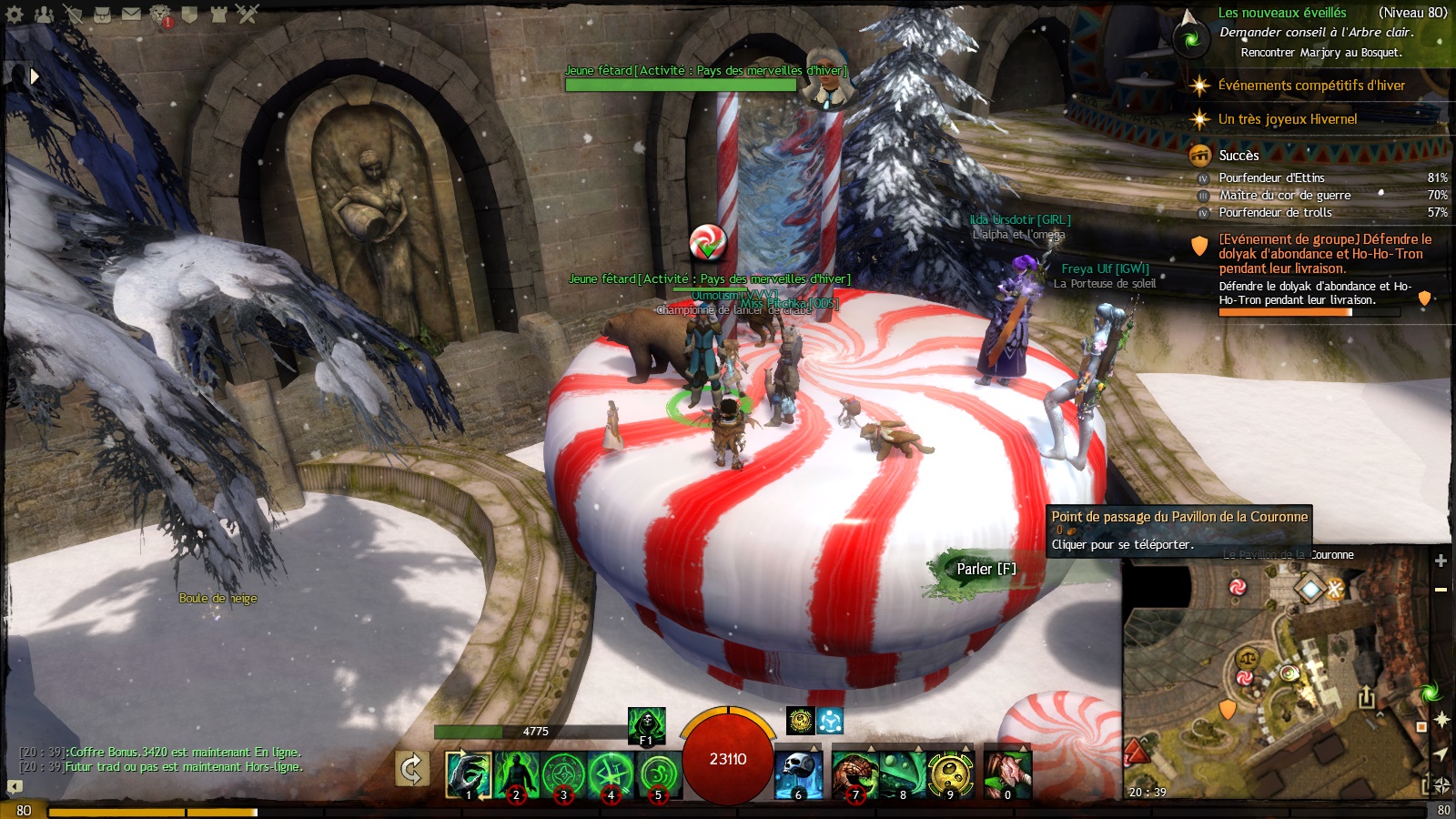Toggle the compass star icon beside the minimap
1456x819 pixels.
1441,719
